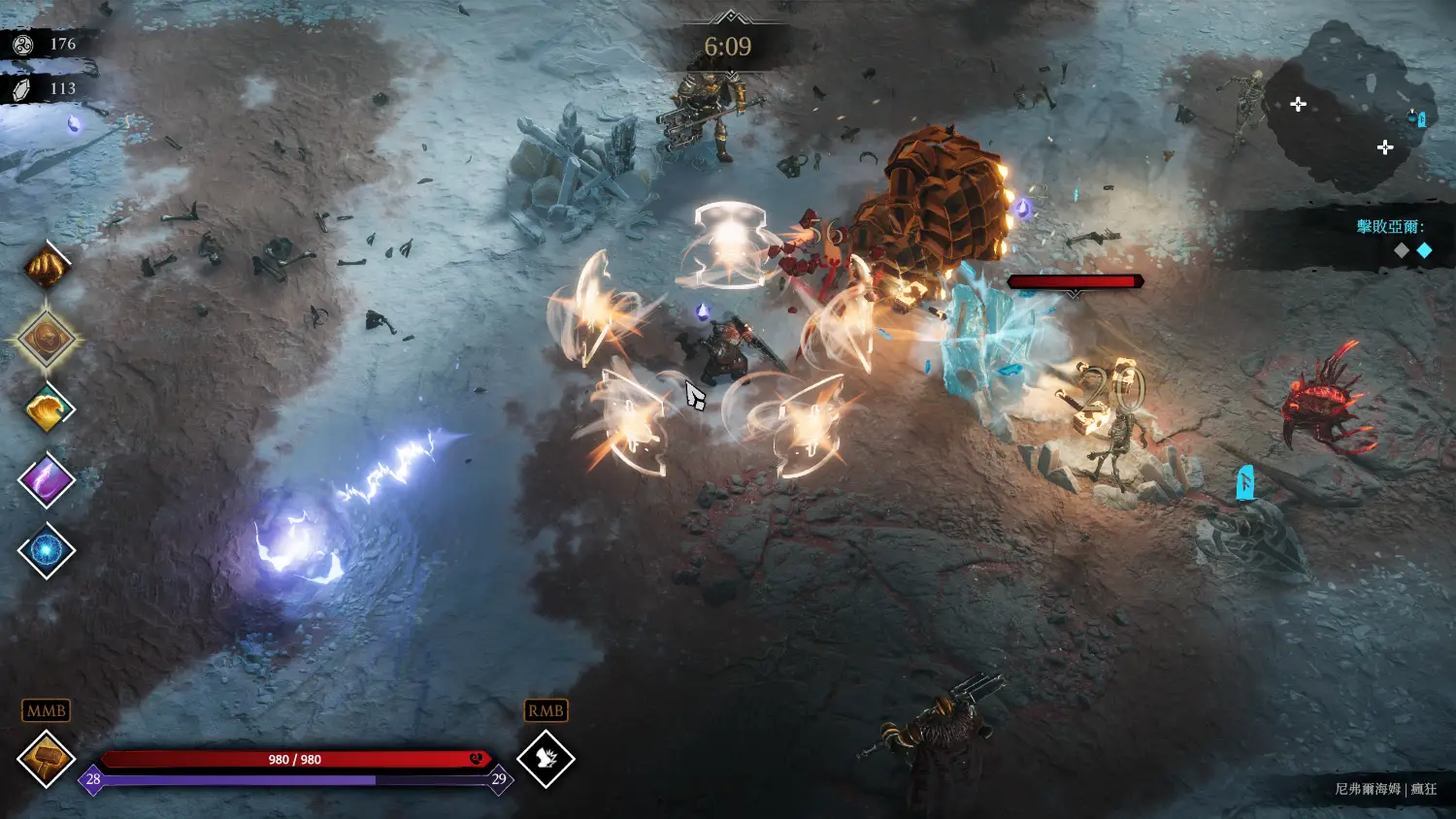
Task: Use the hammer skill icon
Action: coord(46,759)
